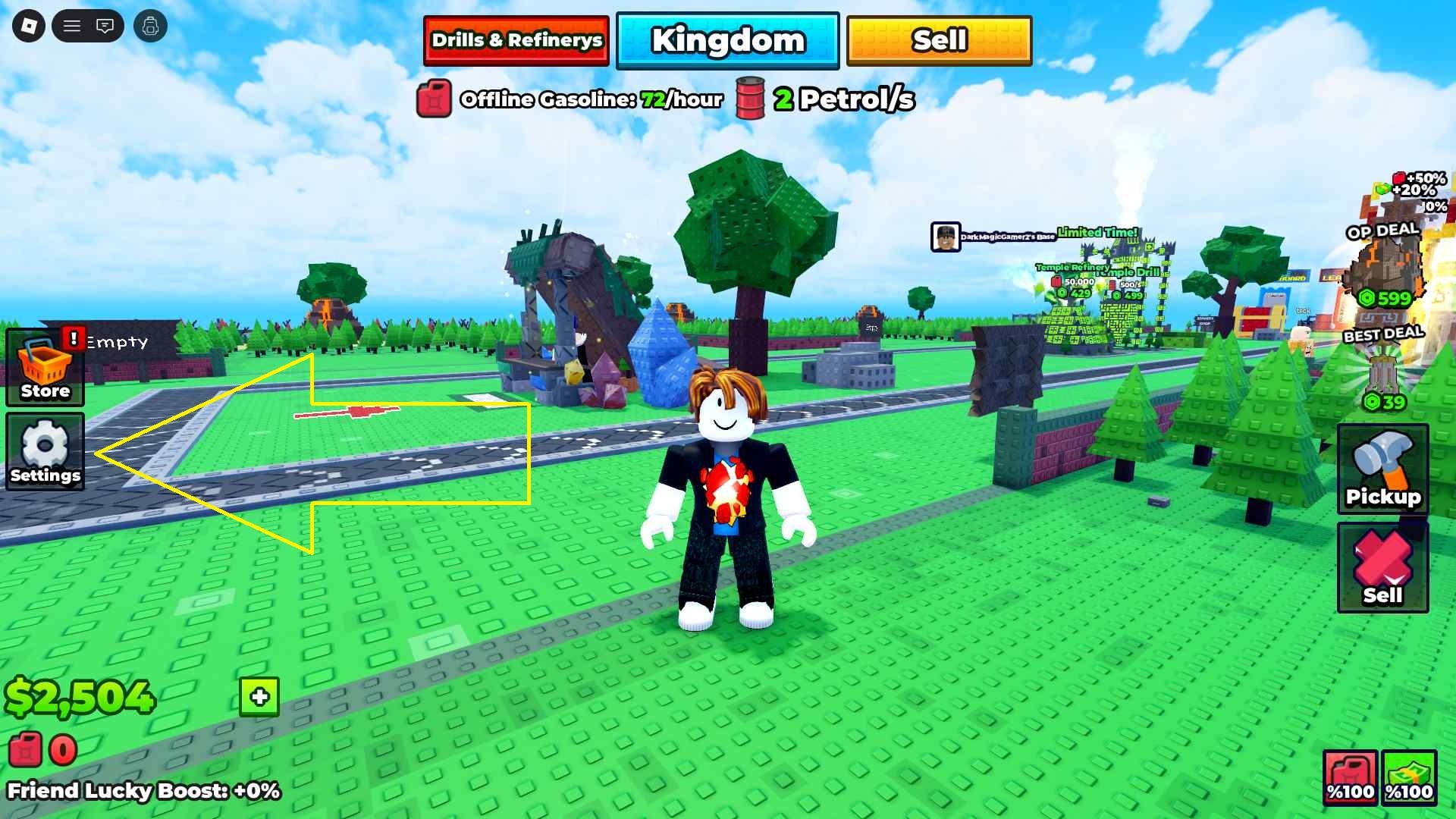Open the green cash %100 boost
Image resolution: width=1456 pixels, height=819 pixels.
[1409, 777]
